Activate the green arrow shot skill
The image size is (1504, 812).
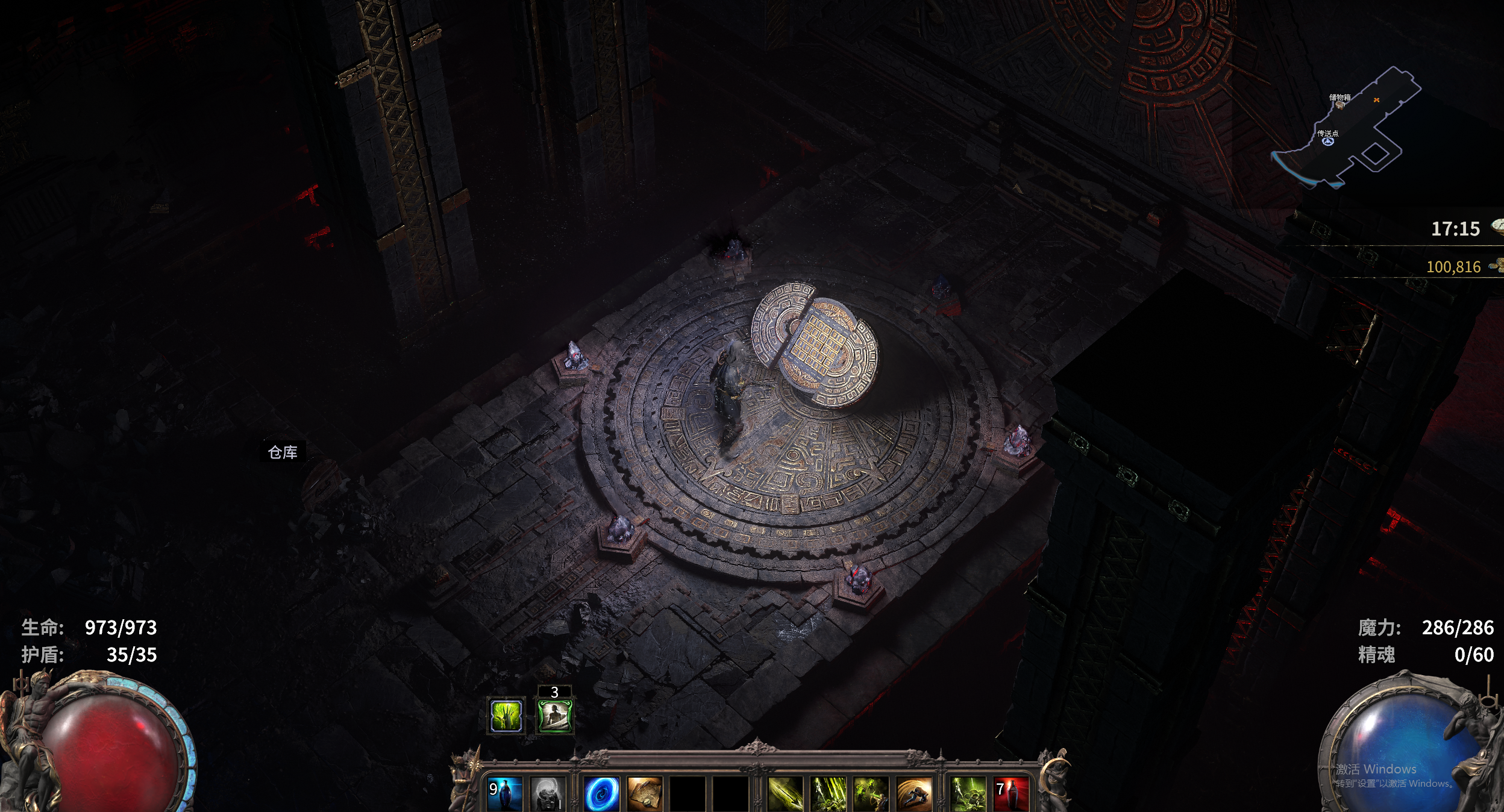coord(785,794)
